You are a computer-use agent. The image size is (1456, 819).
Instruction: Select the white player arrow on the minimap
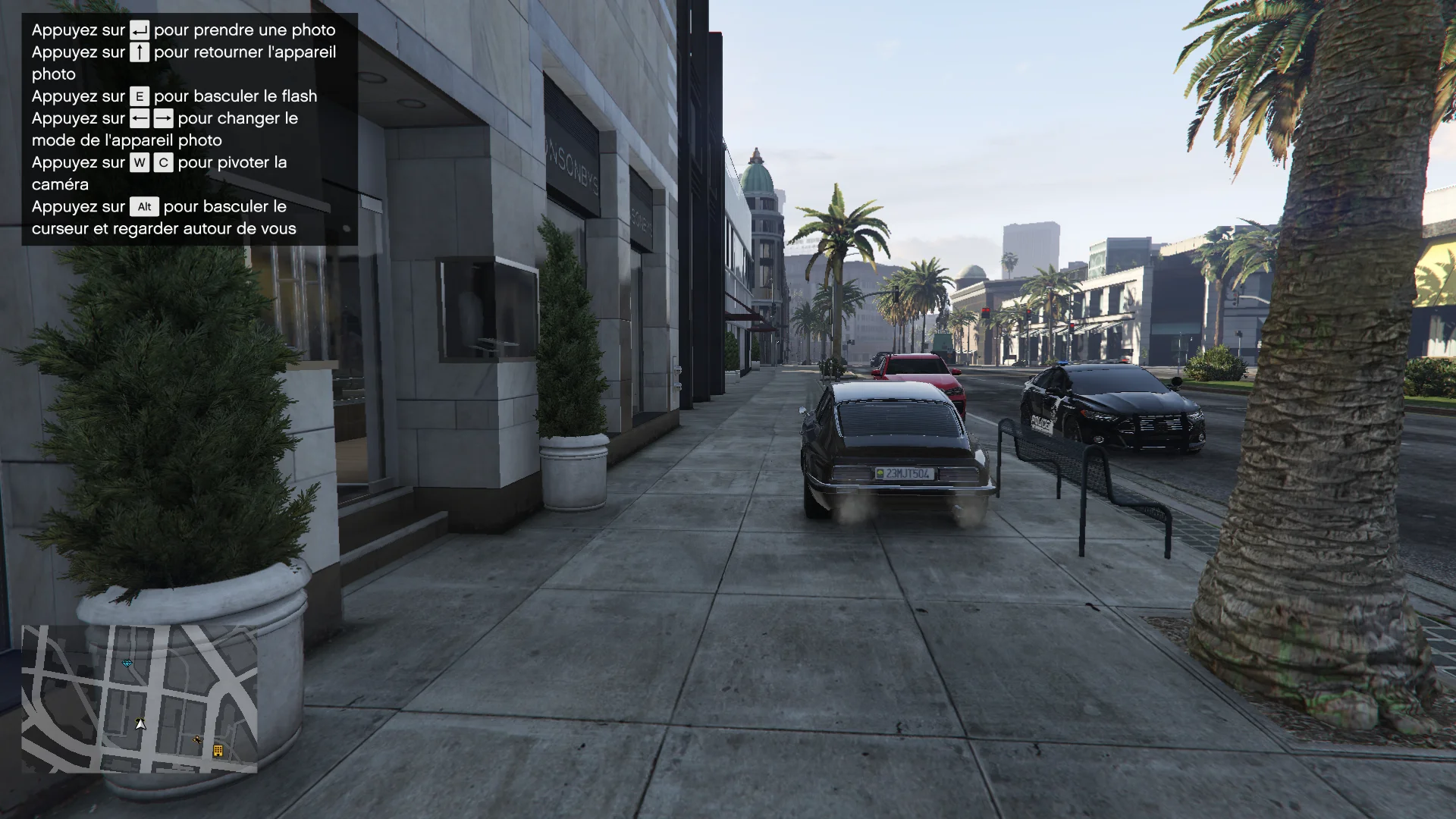(140, 724)
